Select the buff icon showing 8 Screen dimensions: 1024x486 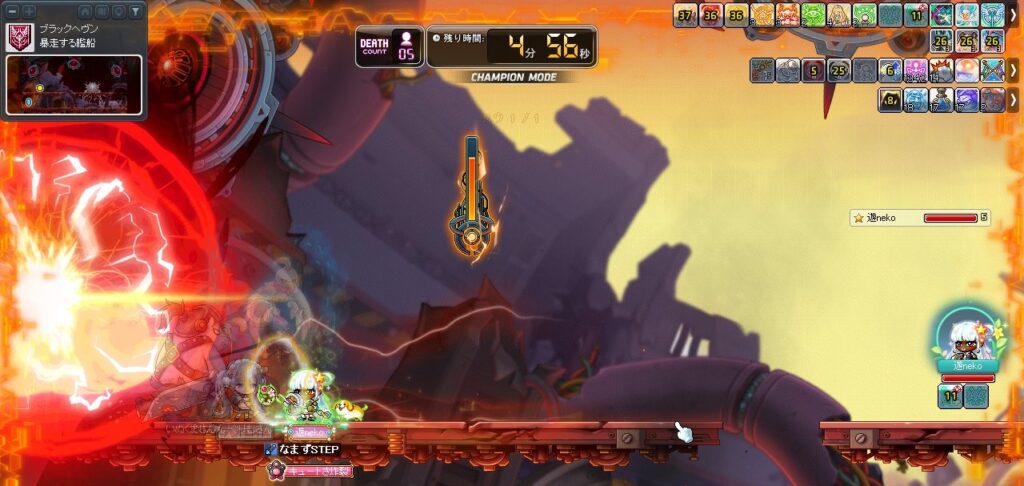point(890,100)
